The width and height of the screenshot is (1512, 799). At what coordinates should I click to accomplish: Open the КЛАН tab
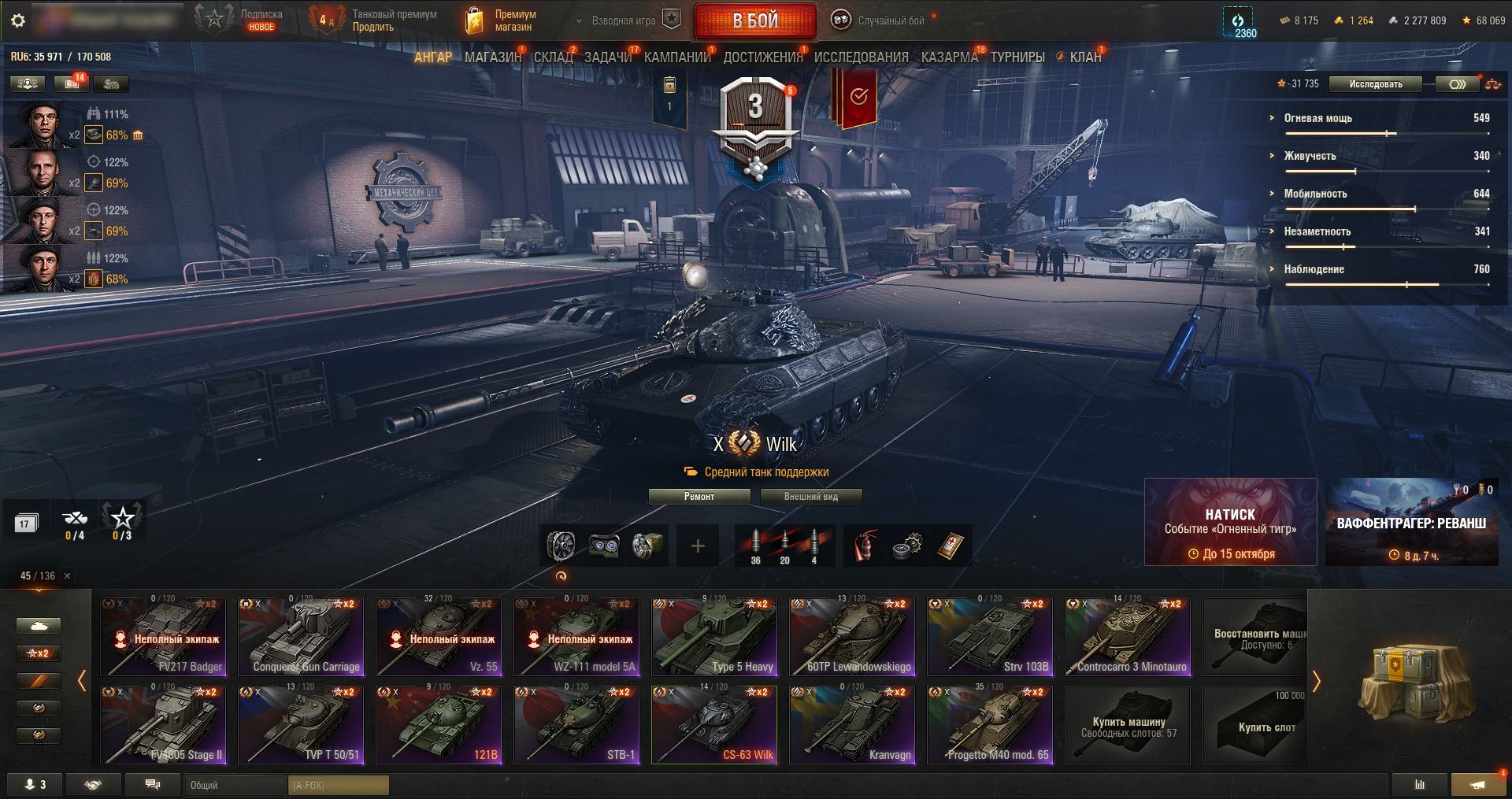pos(1084,57)
